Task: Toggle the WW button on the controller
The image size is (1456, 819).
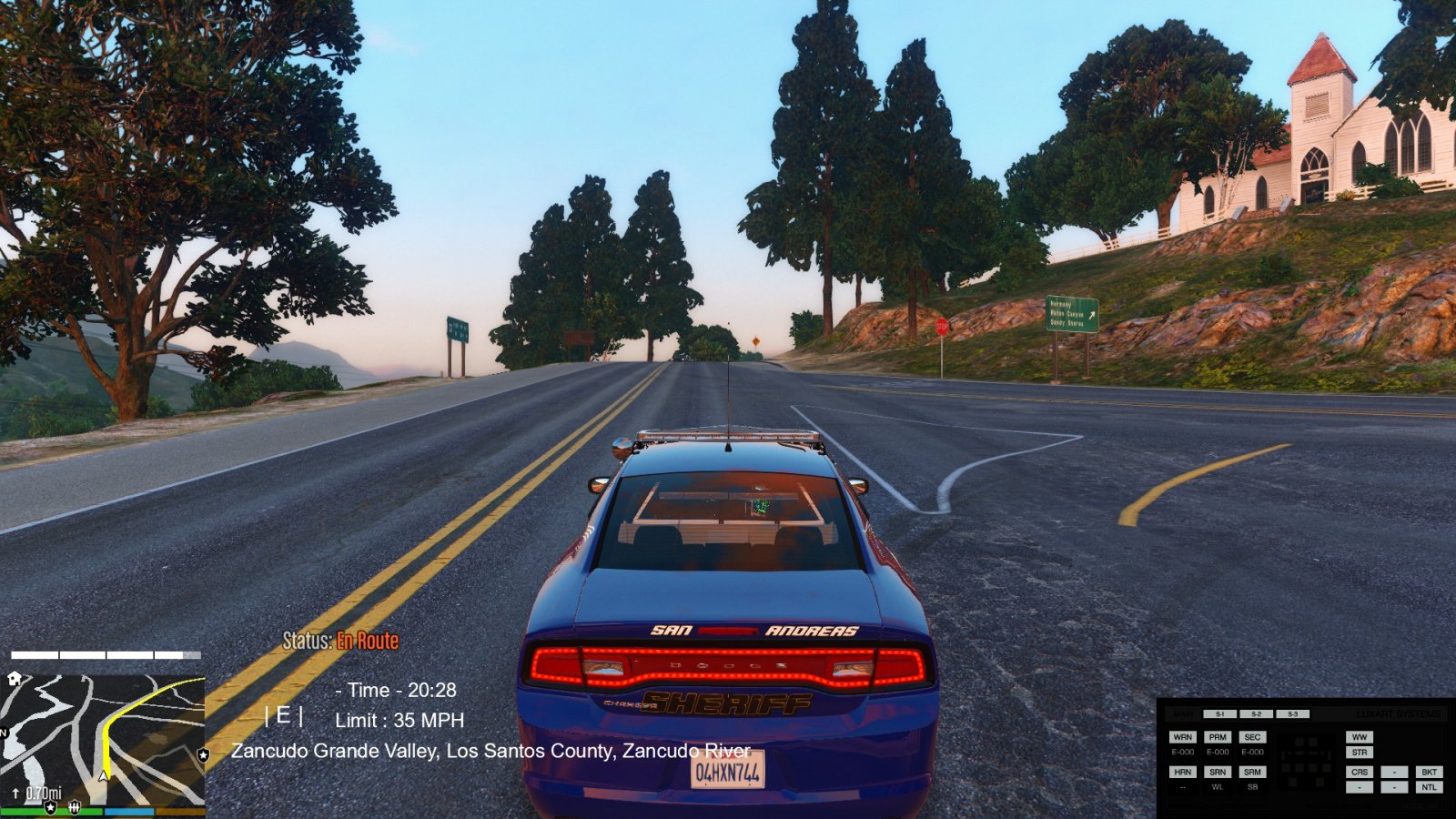Action: click(x=1360, y=737)
